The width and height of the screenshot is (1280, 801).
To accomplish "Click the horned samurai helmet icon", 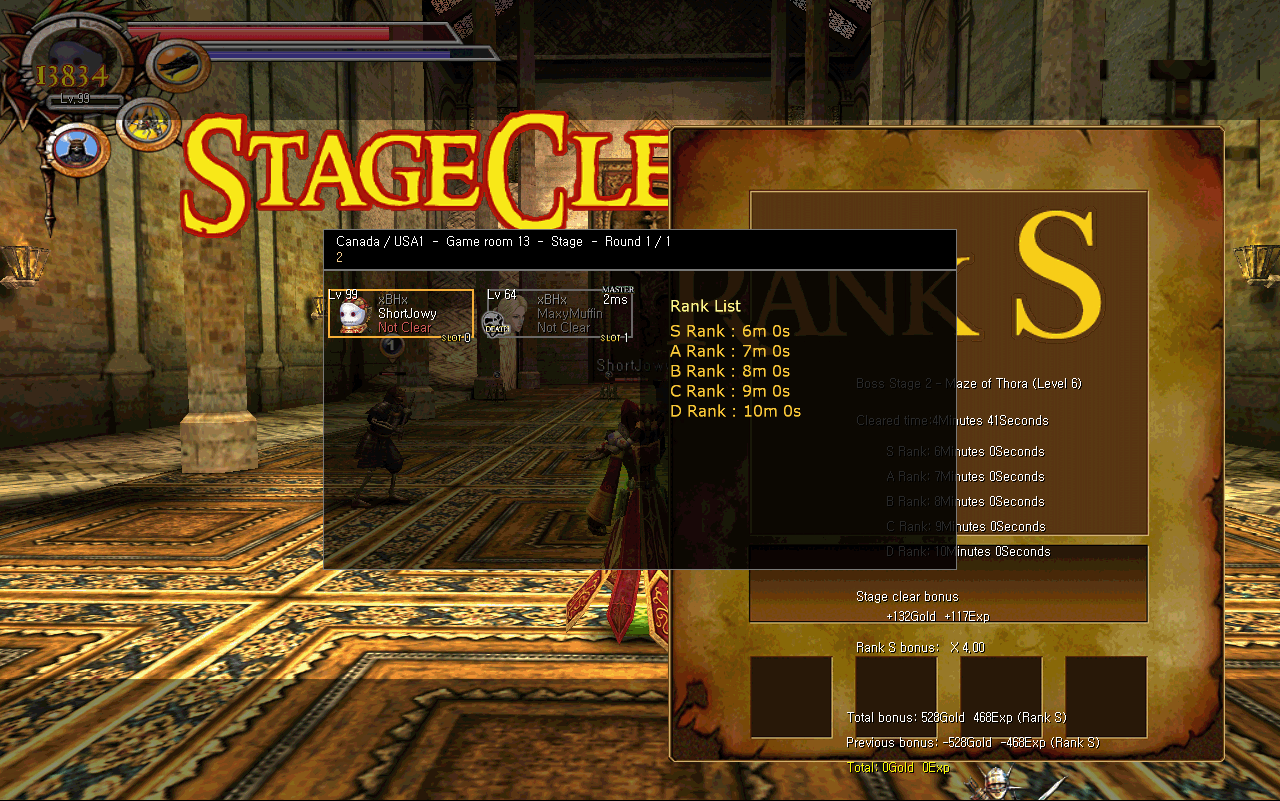I will (x=76, y=150).
